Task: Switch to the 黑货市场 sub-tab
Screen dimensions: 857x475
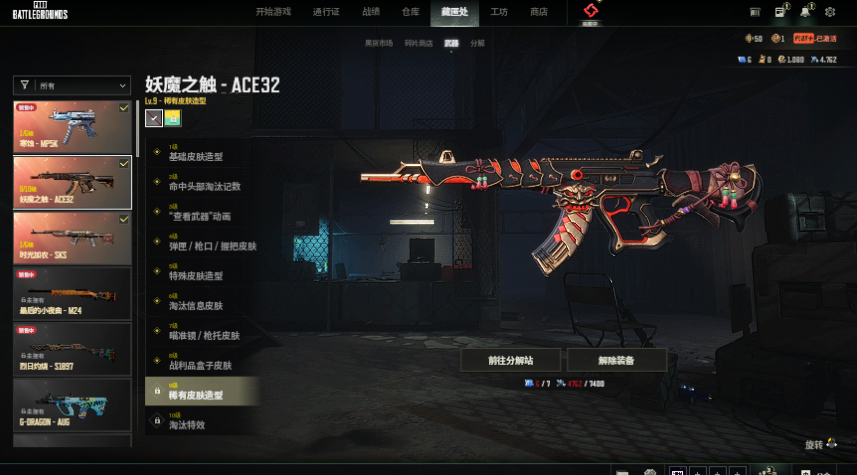Action: 378,43
